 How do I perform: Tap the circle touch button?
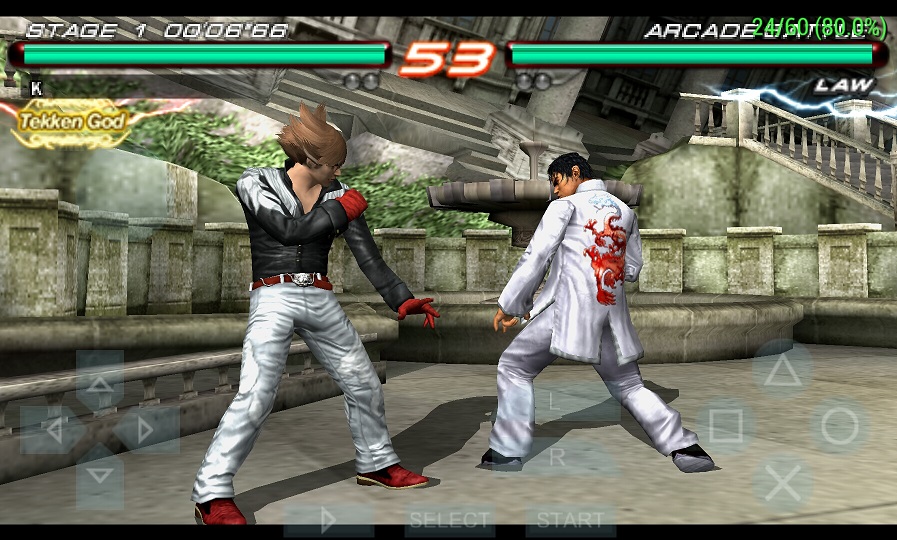click(839, 427)
